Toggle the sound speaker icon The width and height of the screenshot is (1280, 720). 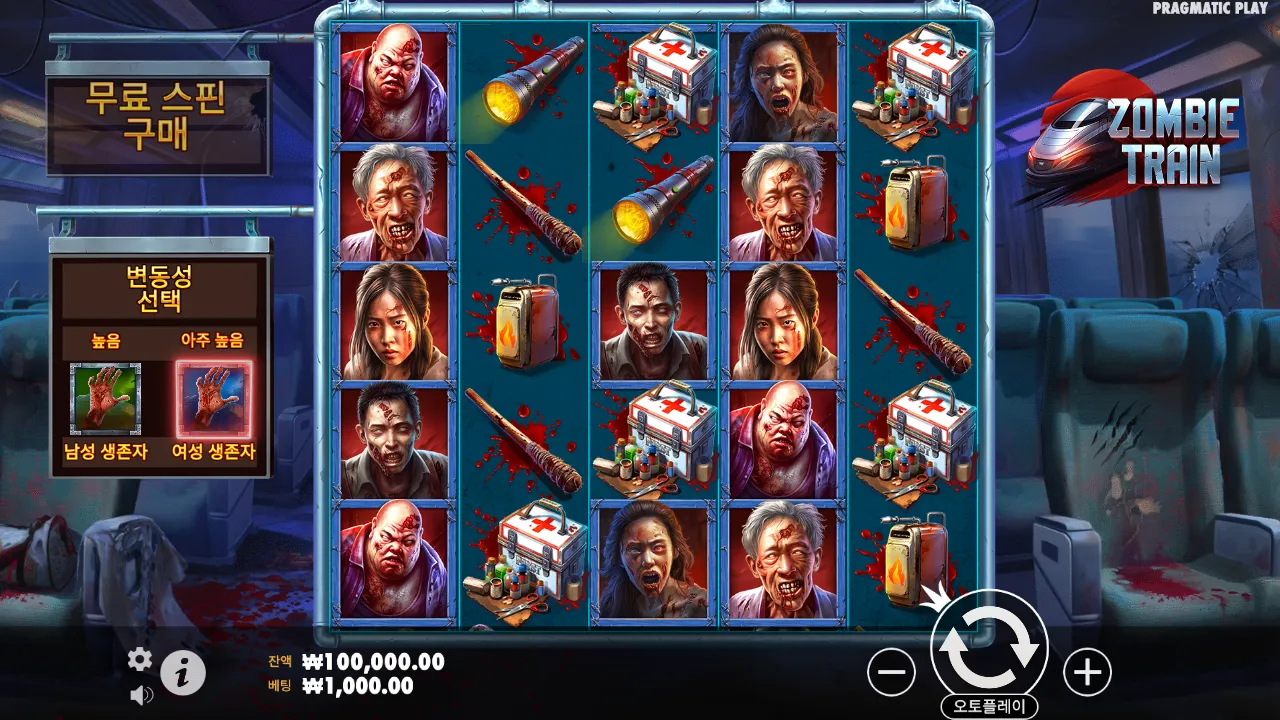[x=140, y=694]
